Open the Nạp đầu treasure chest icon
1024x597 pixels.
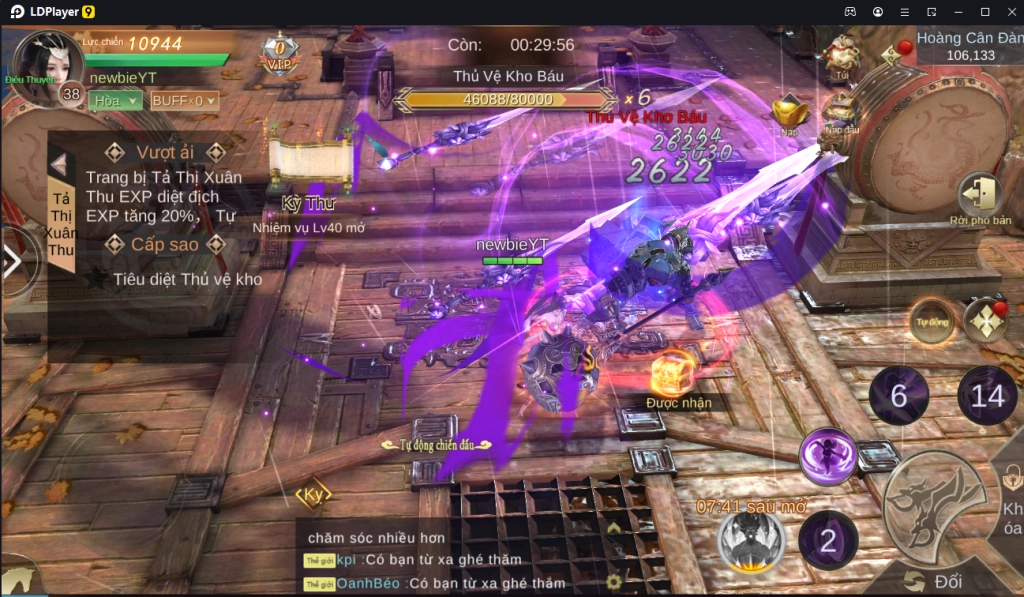point(841,109)
